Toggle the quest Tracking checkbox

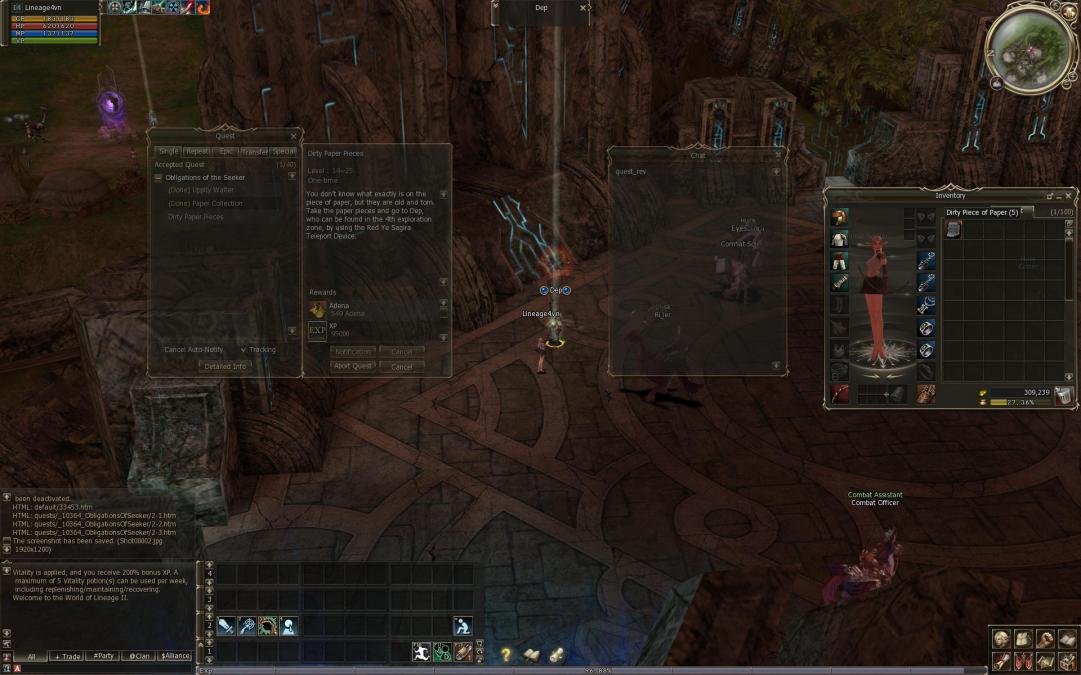[x=244, y=350]
